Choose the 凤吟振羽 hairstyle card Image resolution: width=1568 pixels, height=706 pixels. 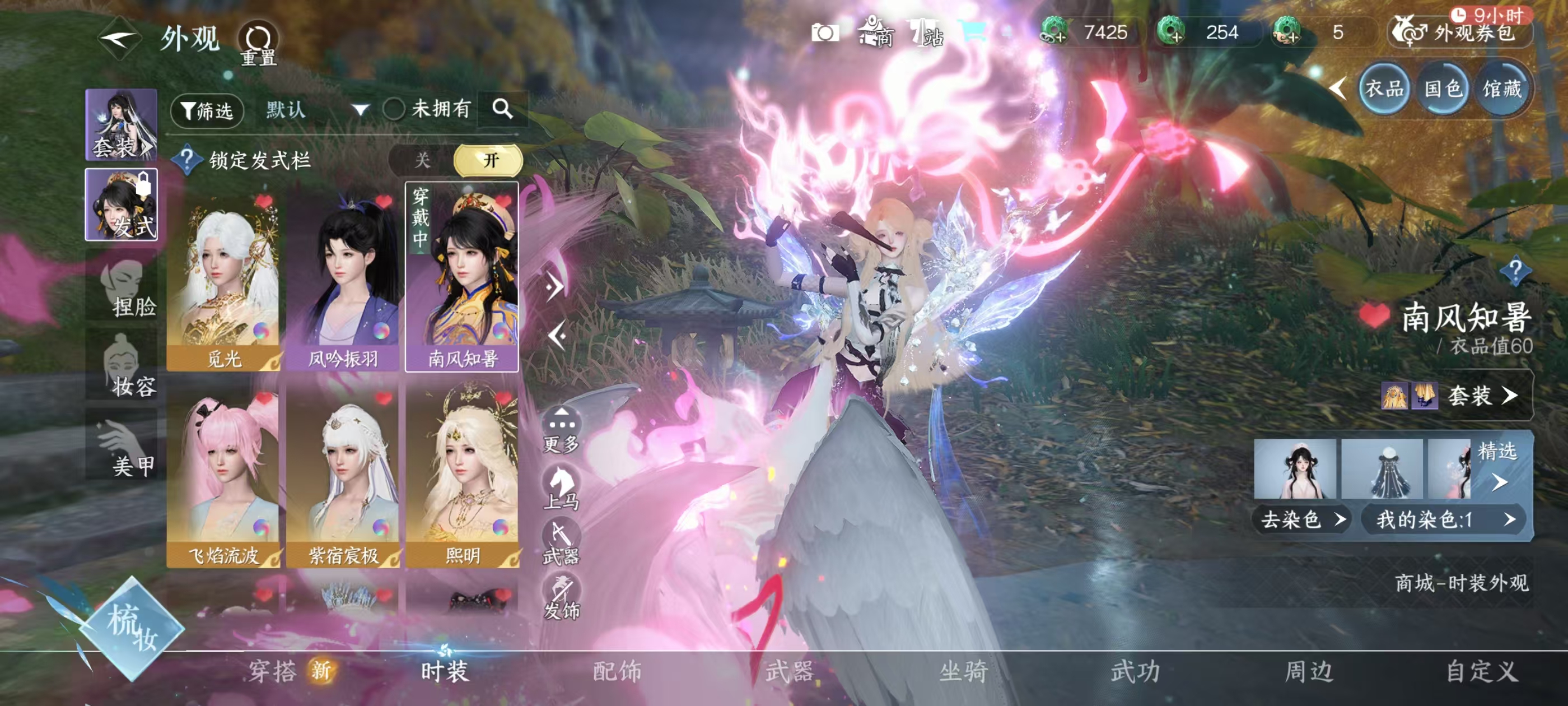[x=343, y=280]
